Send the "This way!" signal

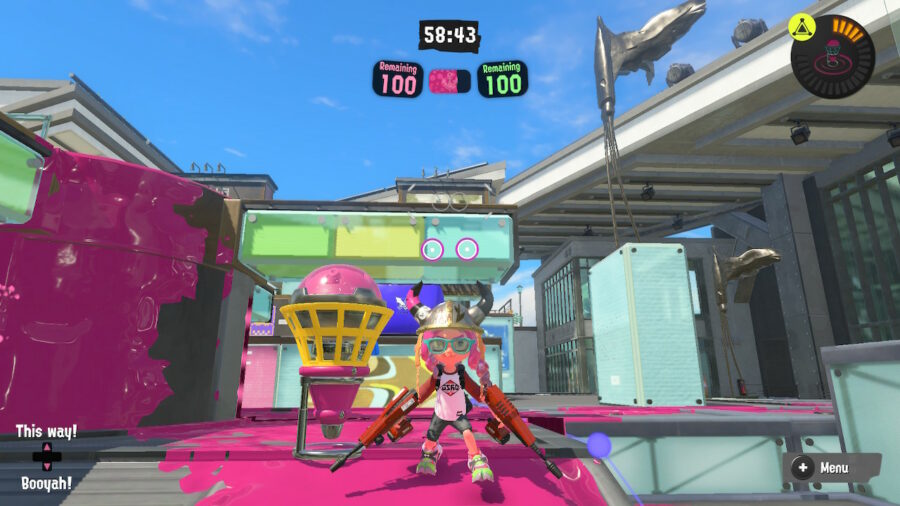coord(46,432)
